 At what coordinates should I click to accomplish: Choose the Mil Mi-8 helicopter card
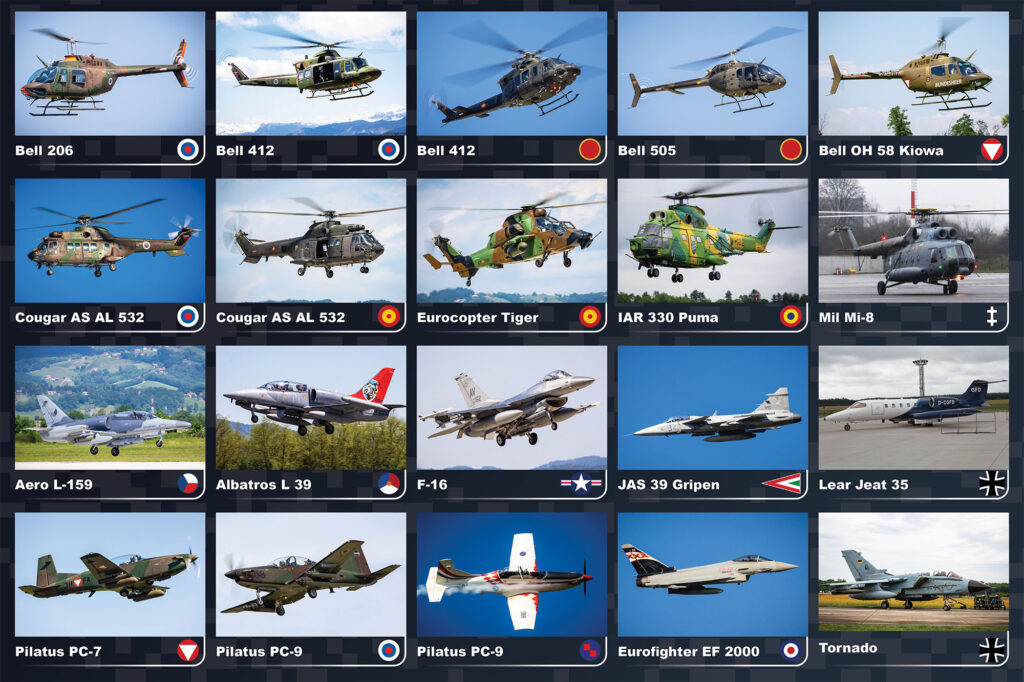[x=913, y=254]
